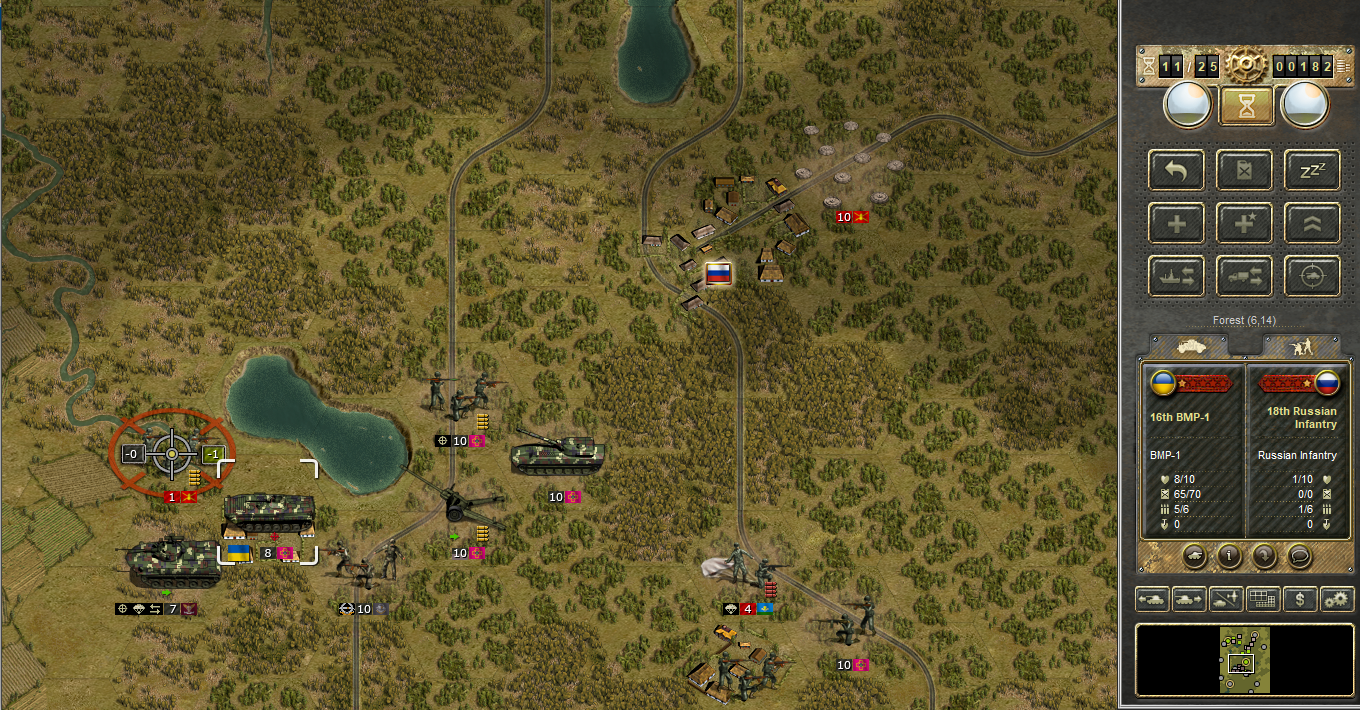
Task: Open unit details with the round info button
Action: pos(1229,554)
